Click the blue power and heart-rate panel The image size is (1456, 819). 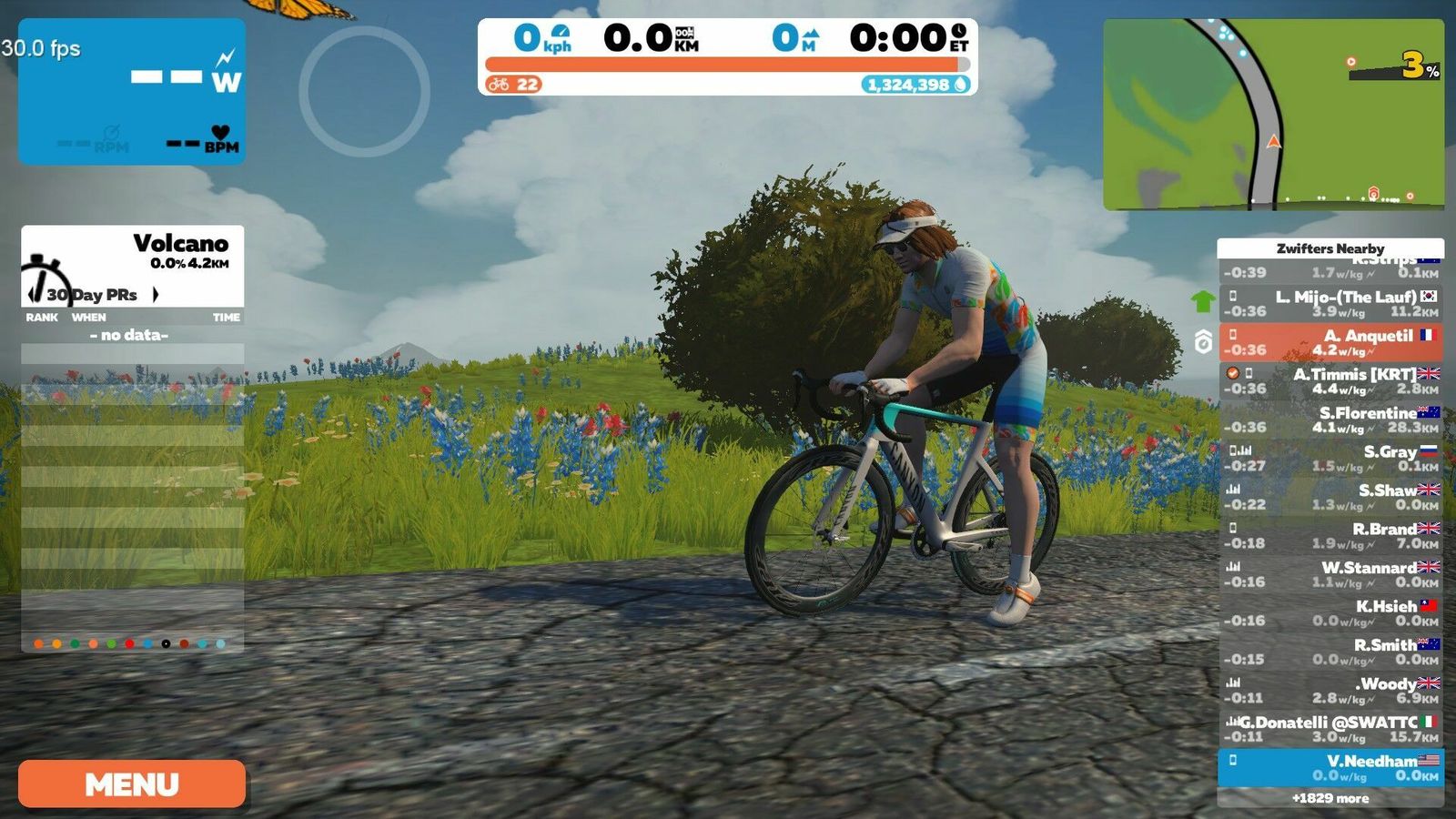click(x=132, y=91)
